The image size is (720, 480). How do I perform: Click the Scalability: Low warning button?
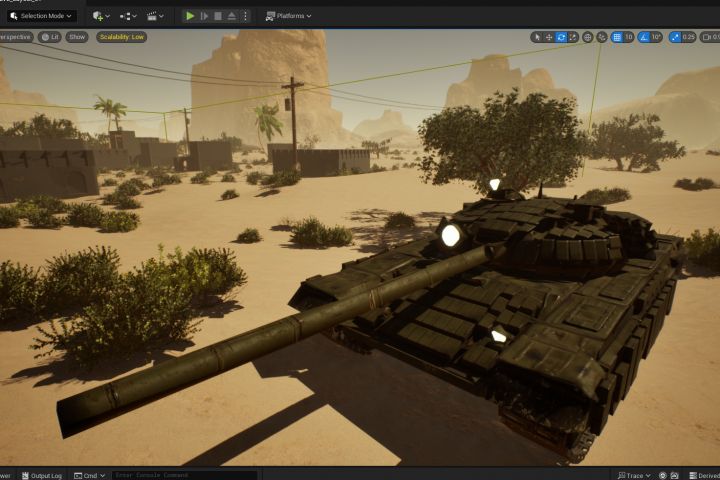click(x=121, y=37)
